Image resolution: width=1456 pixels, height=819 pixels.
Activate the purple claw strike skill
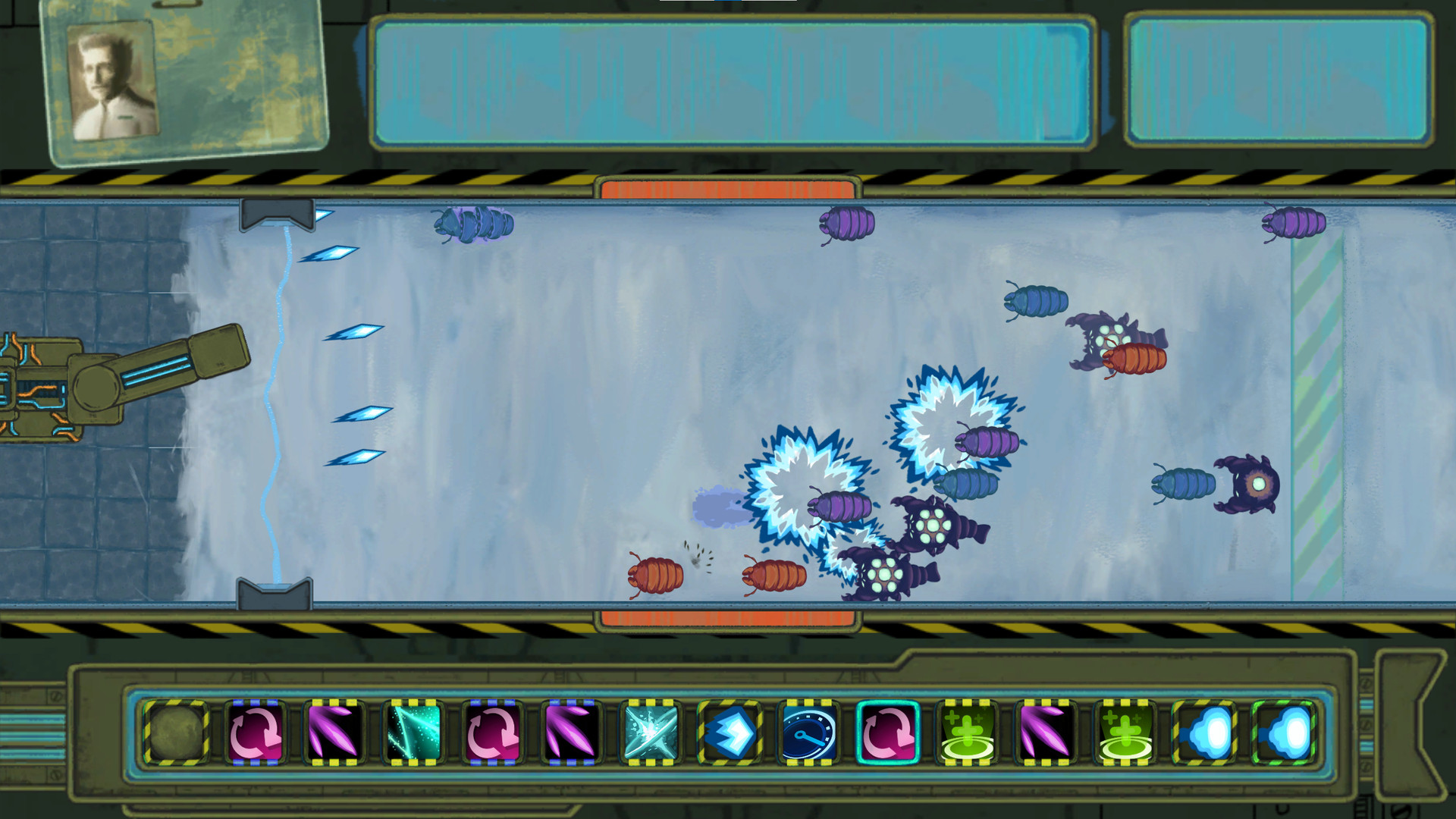(x=336, y=732)
